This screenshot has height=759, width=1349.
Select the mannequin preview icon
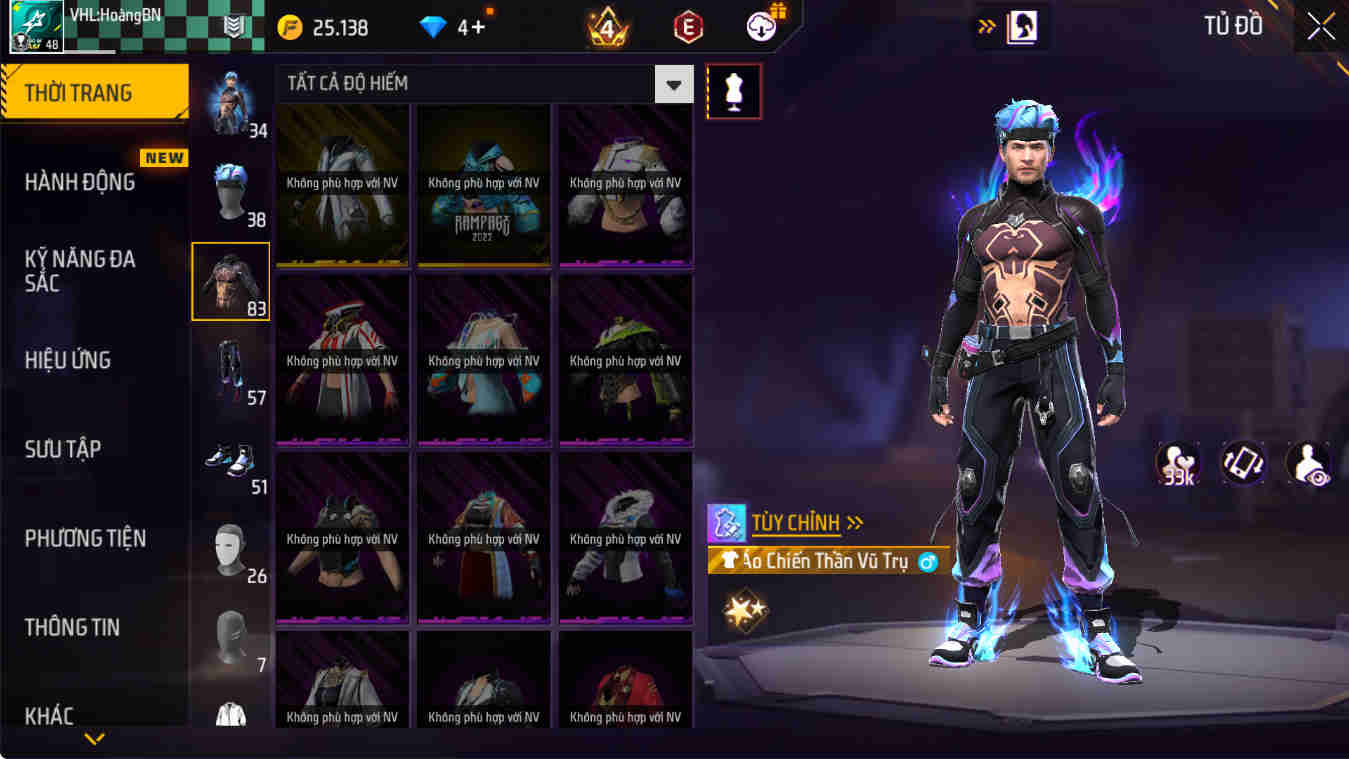(735, 91)
